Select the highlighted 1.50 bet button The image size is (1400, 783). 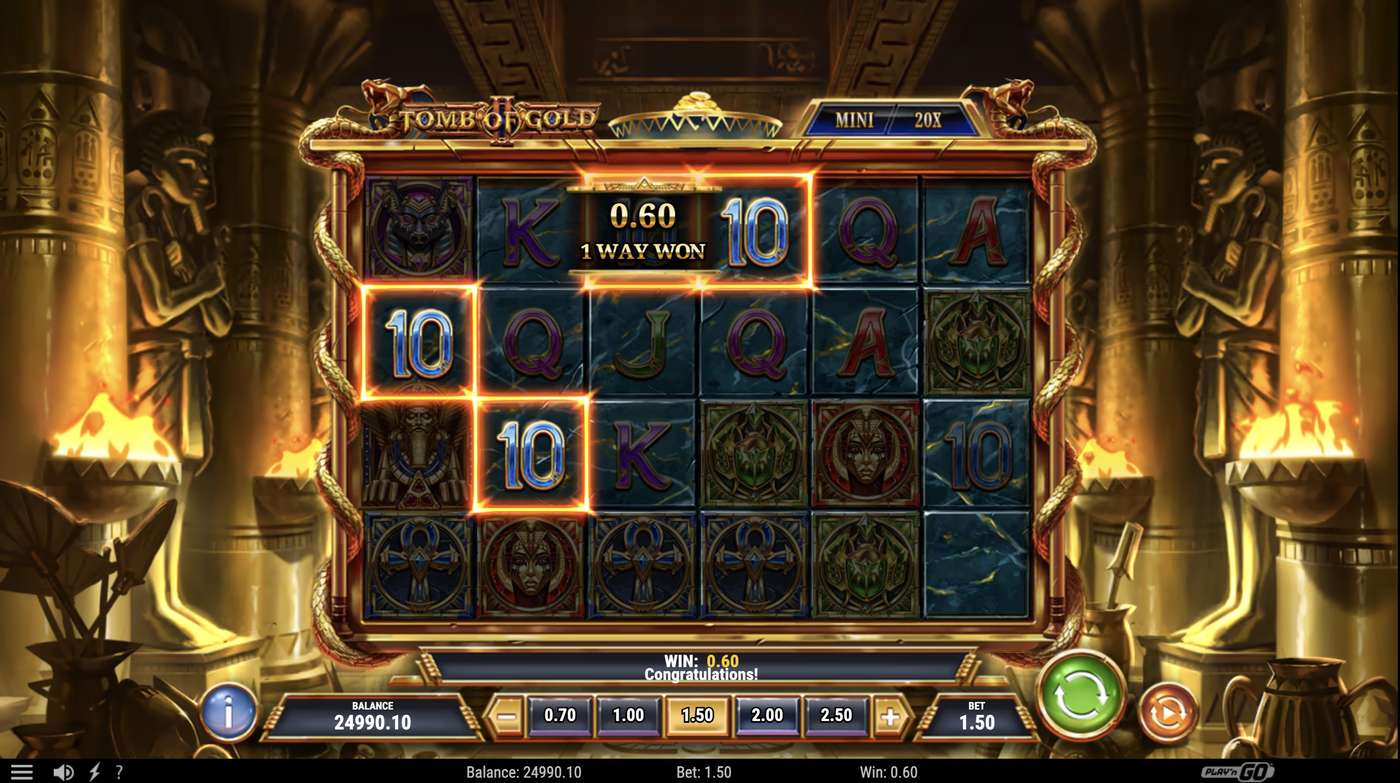pos(697,715)
